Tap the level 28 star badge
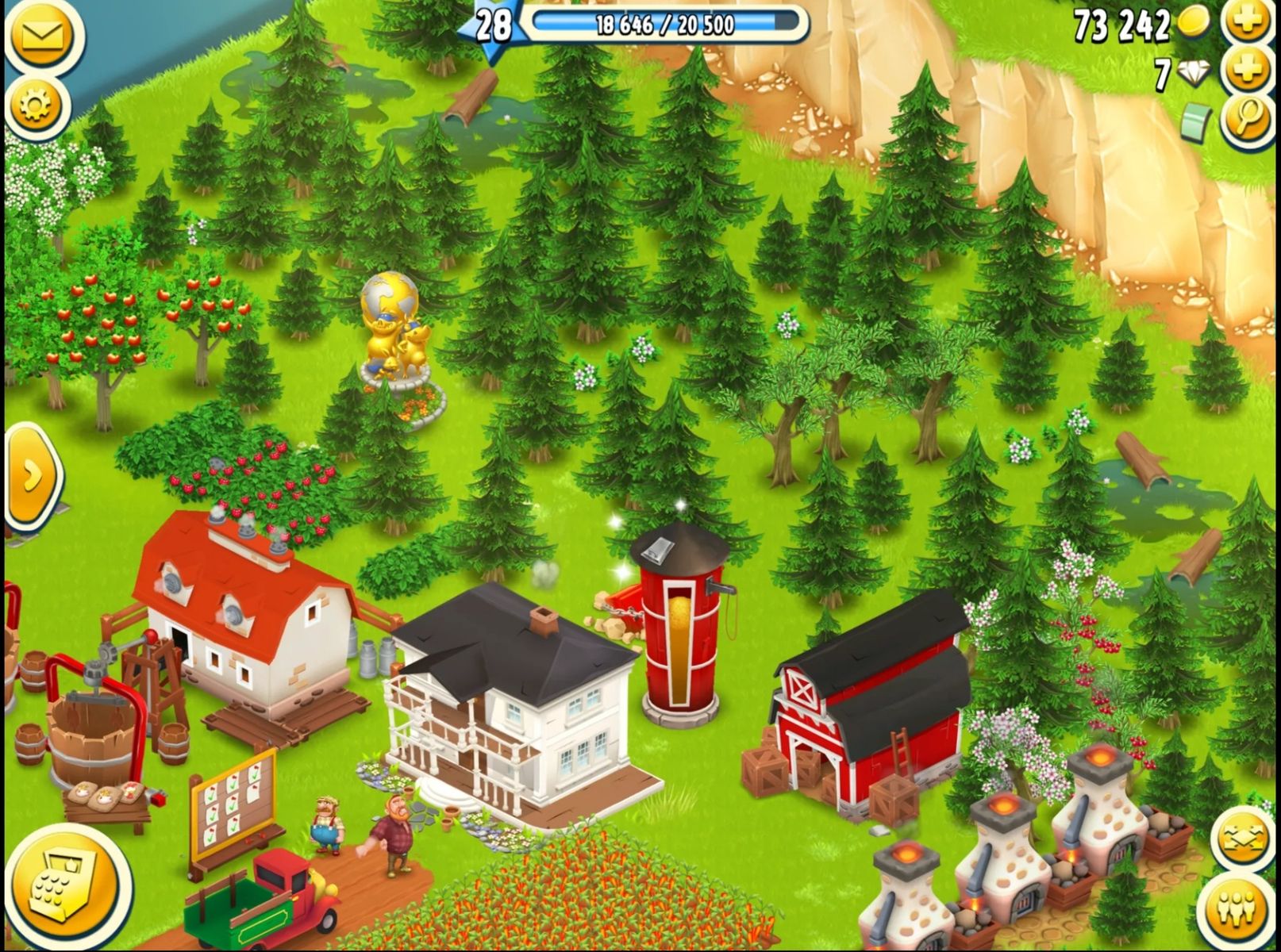The image size is (1281, 952). pos(492,25)
